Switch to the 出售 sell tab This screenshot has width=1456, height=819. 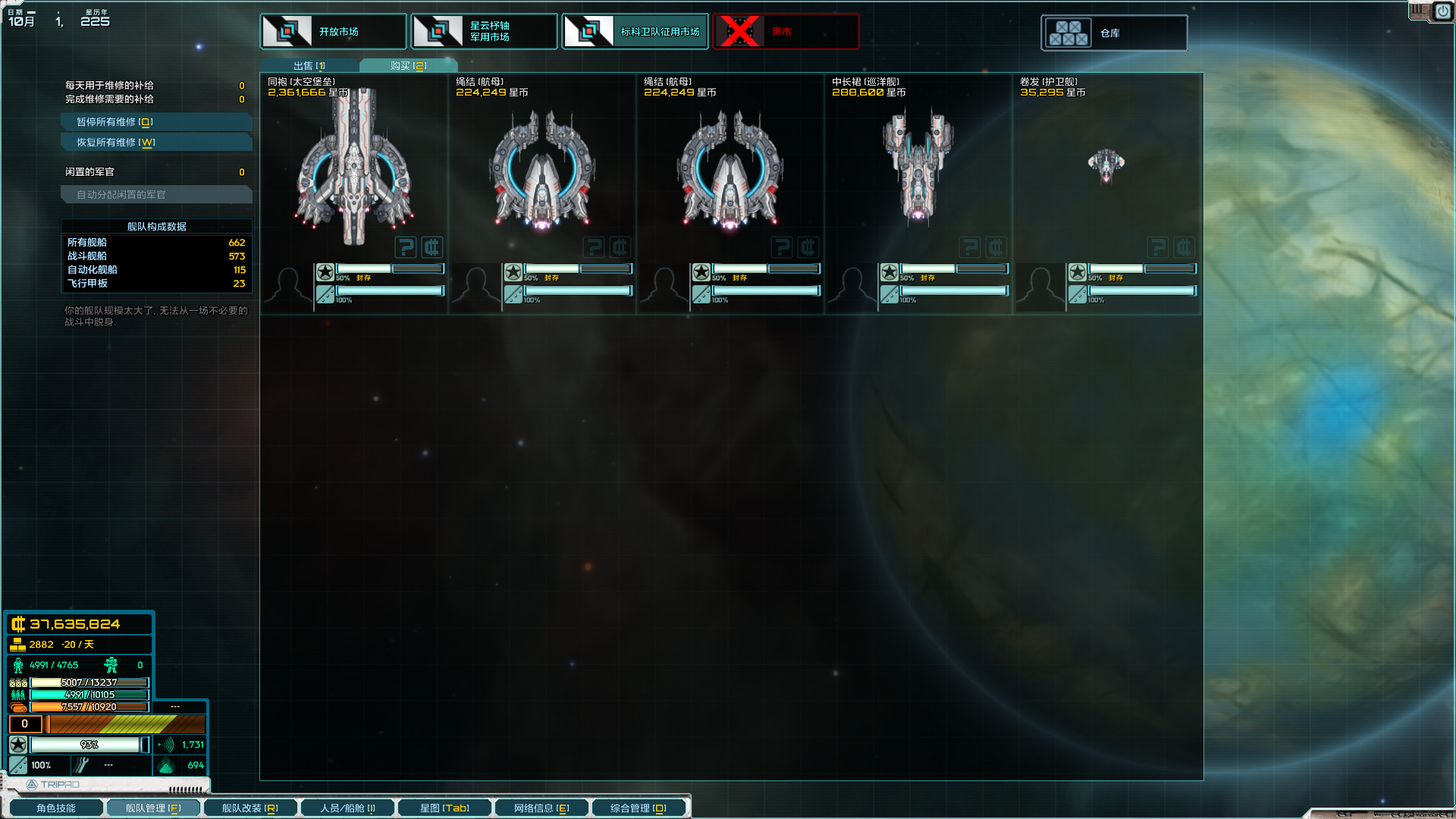[309, 66]
